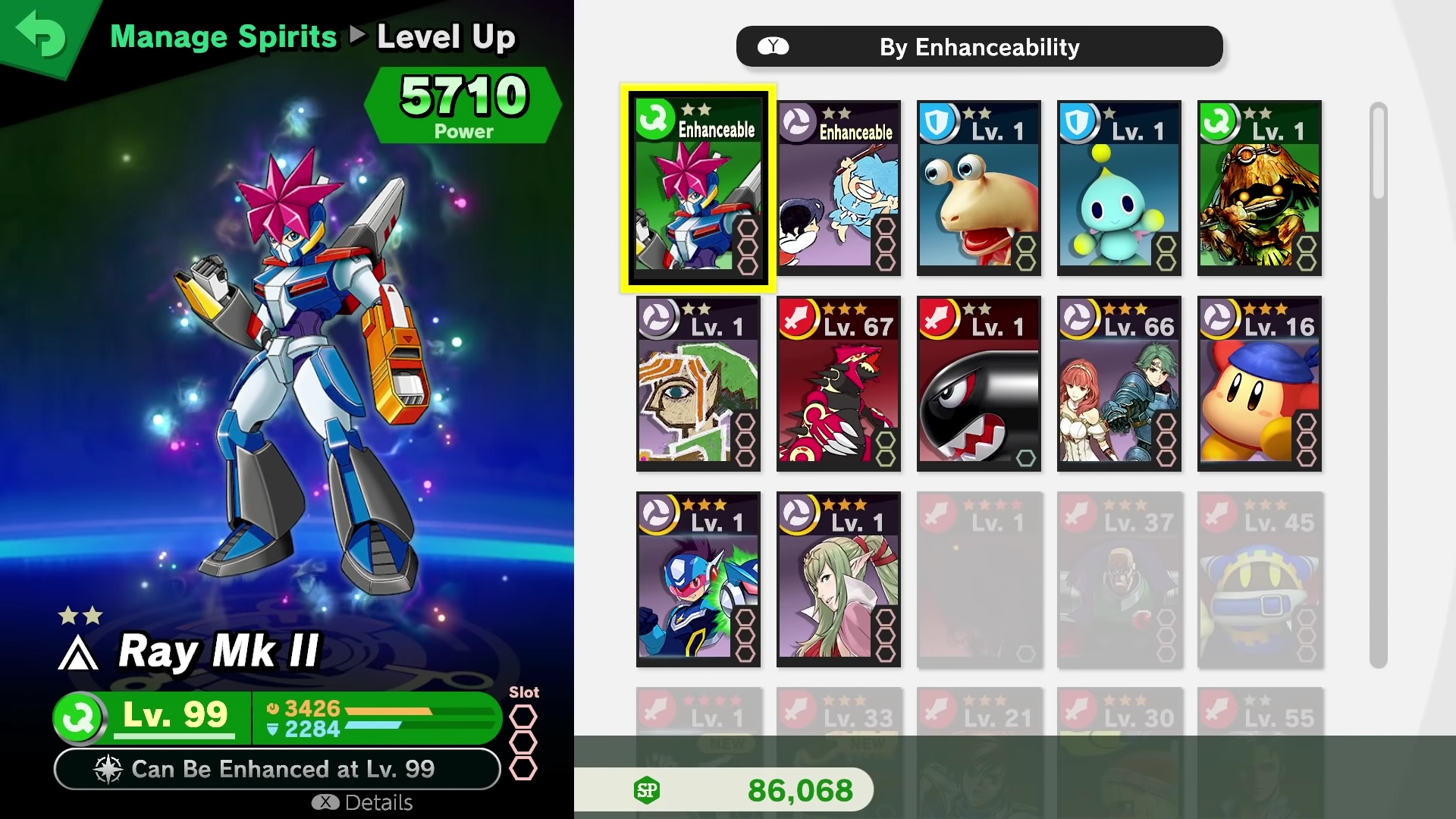Click the Can Be Enhanced at Lv. 99 bar
This screenshot has width=1456, height=819.
click(x=277, y=769)
